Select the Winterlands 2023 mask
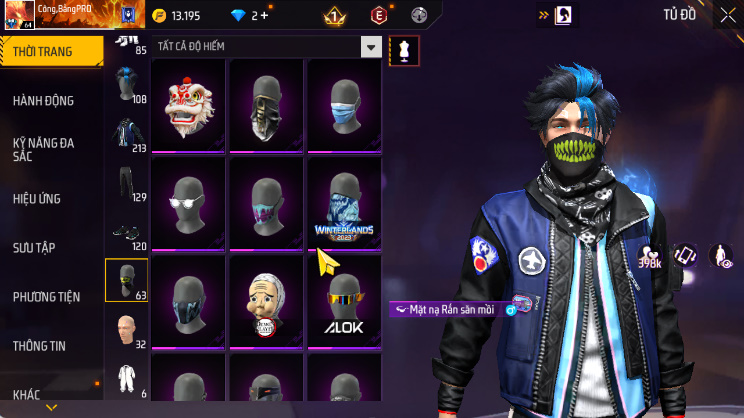The image size is (744, 418). pos(344,204)
